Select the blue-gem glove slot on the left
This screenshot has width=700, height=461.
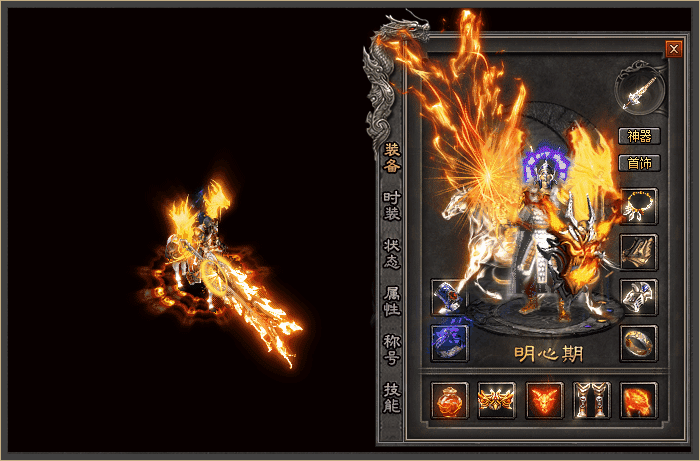(449, 297)
